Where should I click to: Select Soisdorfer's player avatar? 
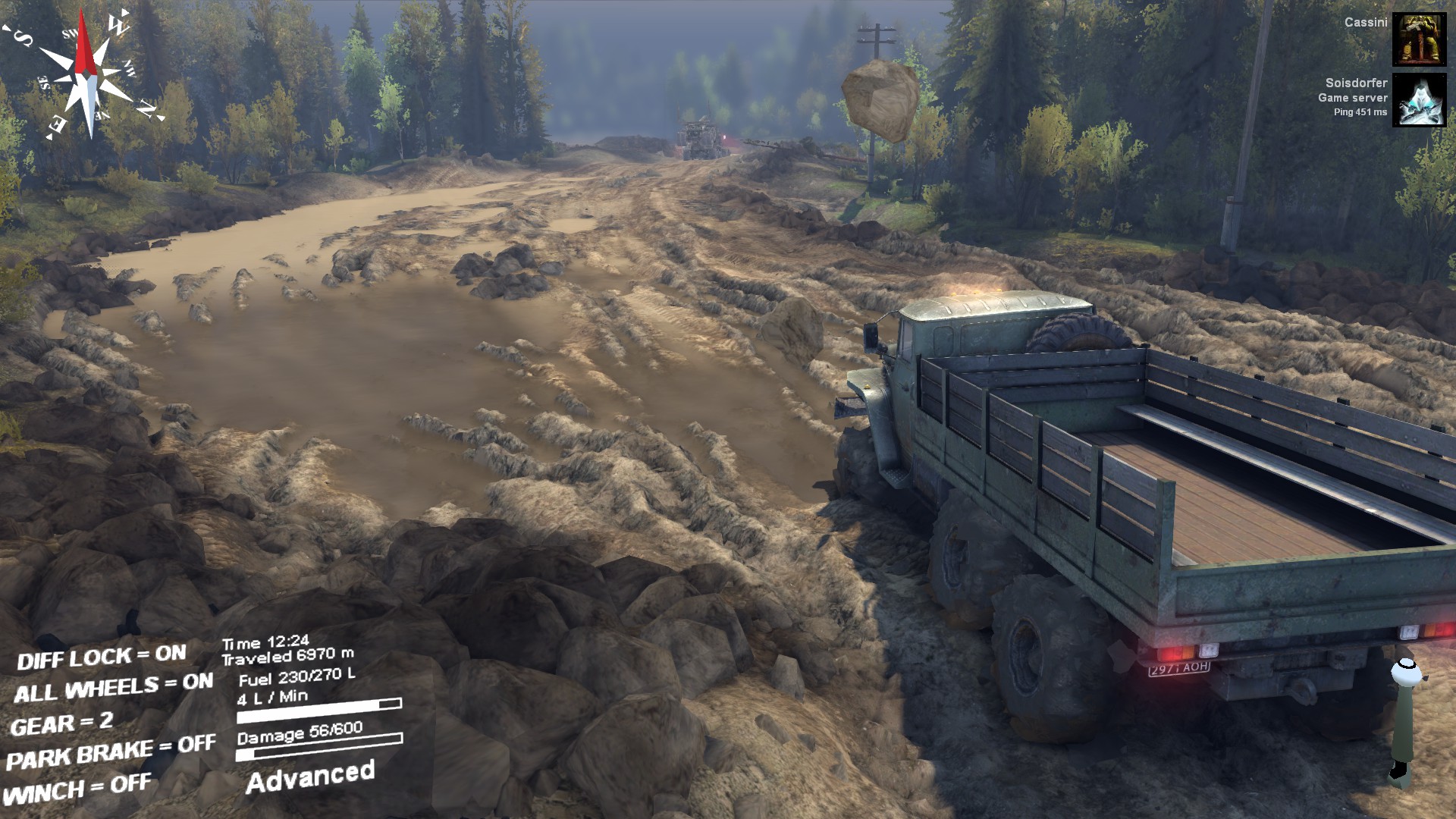tap(1419, 100)
